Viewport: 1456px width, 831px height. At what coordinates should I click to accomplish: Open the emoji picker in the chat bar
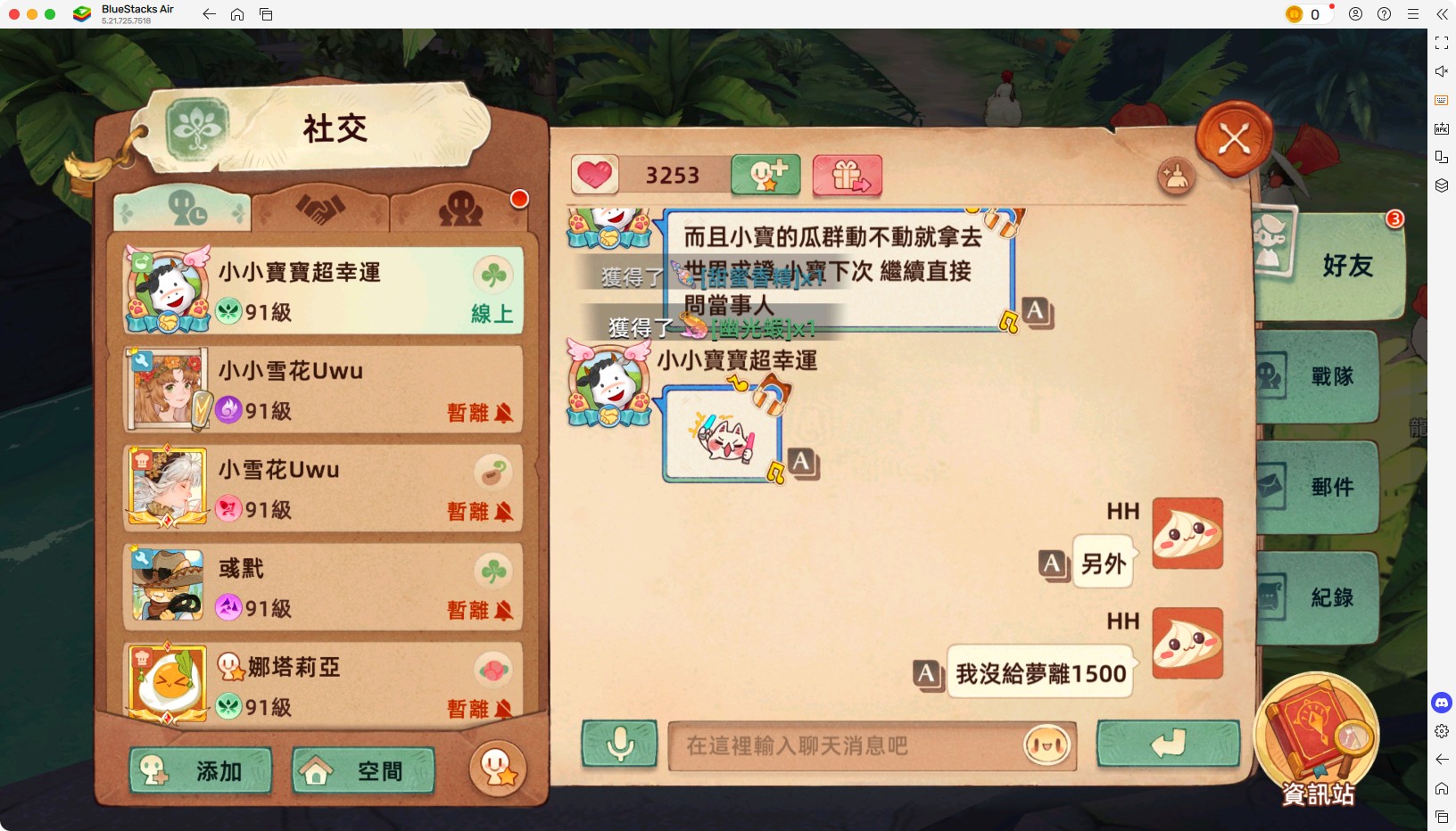(x=1045, y=747)
